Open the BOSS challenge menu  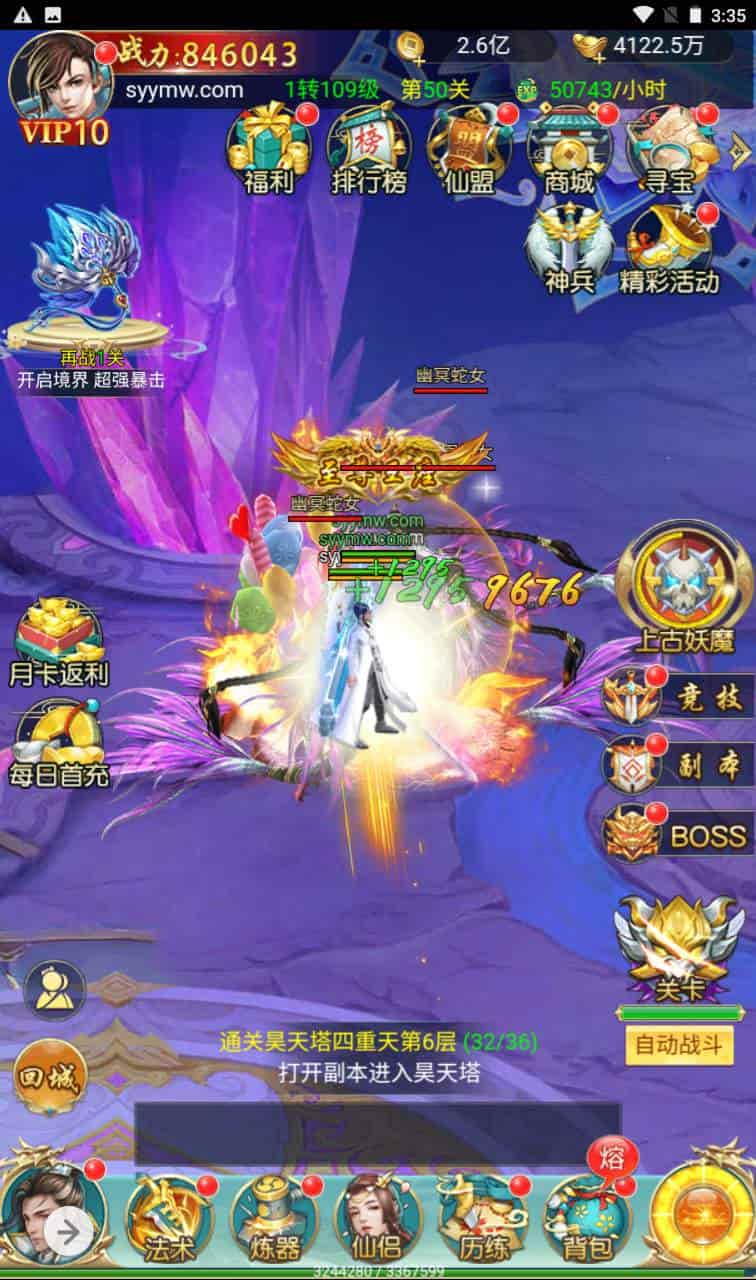tap(680, 833)
